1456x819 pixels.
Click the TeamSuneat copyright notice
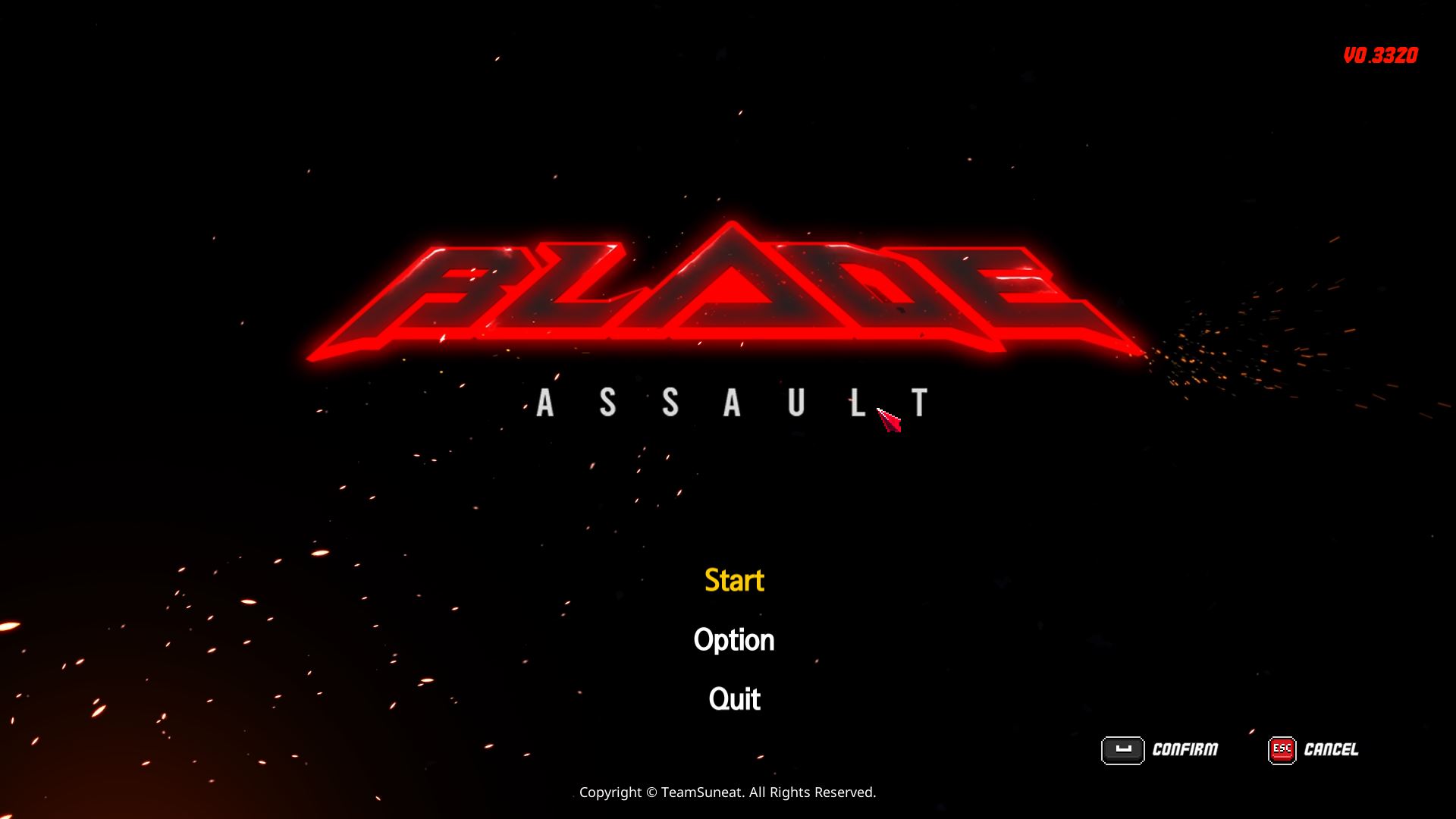pos(727,792)
